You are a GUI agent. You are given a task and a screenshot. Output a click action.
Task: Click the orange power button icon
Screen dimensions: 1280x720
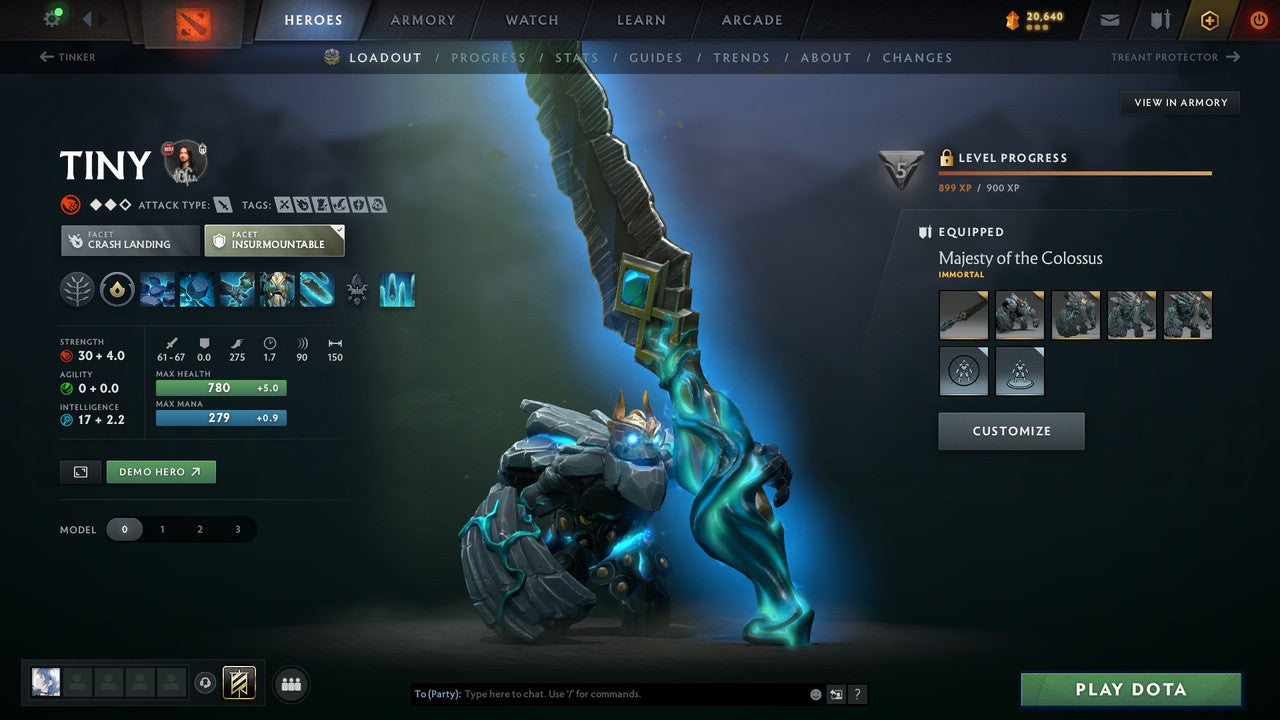1258,19
